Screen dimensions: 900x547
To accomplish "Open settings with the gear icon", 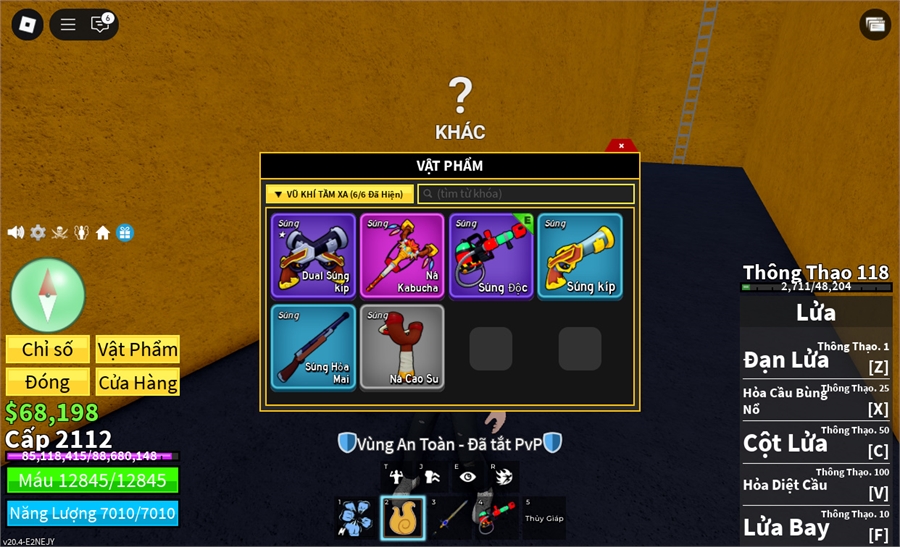I will click(x=38, y=232).
